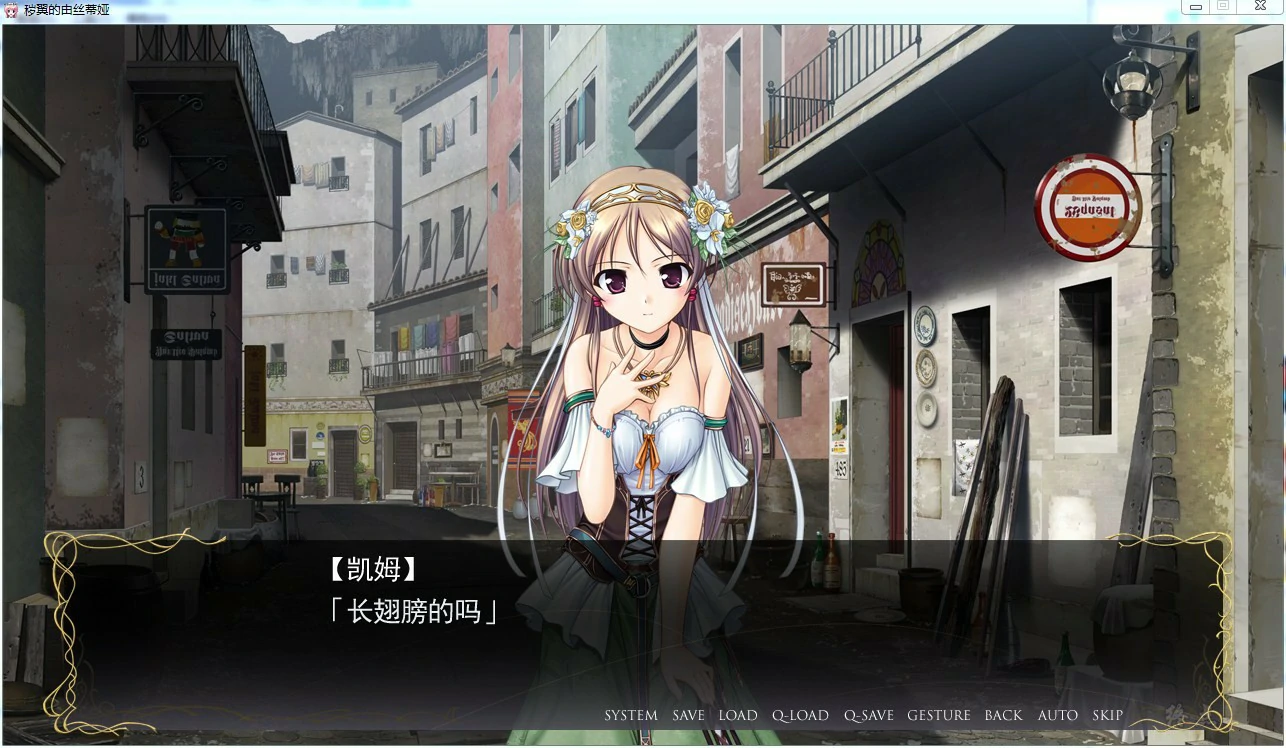Use Q-LOAD quick load
Screen dimensions: 1286x748
800,715
